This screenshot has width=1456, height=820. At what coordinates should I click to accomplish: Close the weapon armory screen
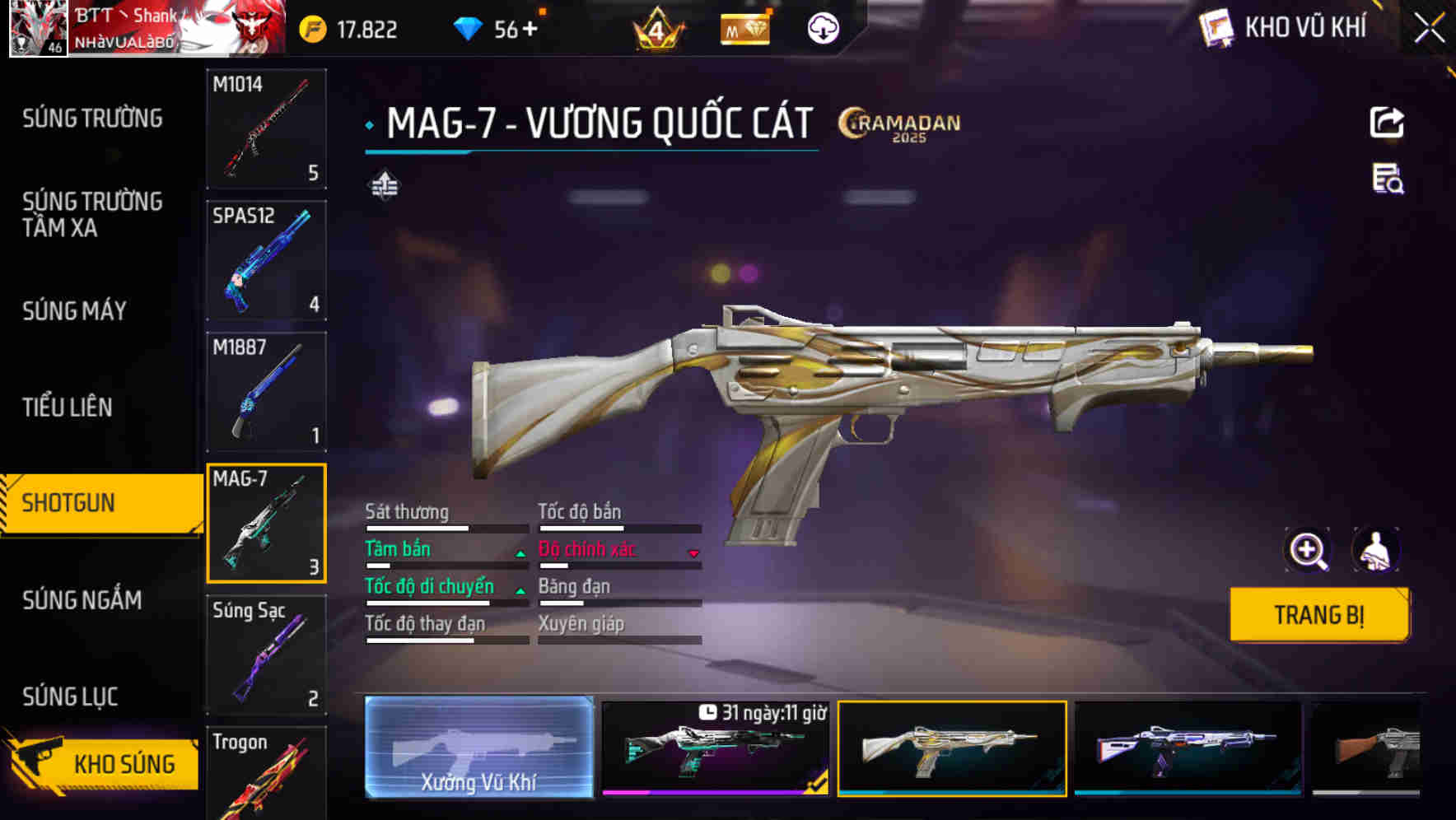point(1429,28)
